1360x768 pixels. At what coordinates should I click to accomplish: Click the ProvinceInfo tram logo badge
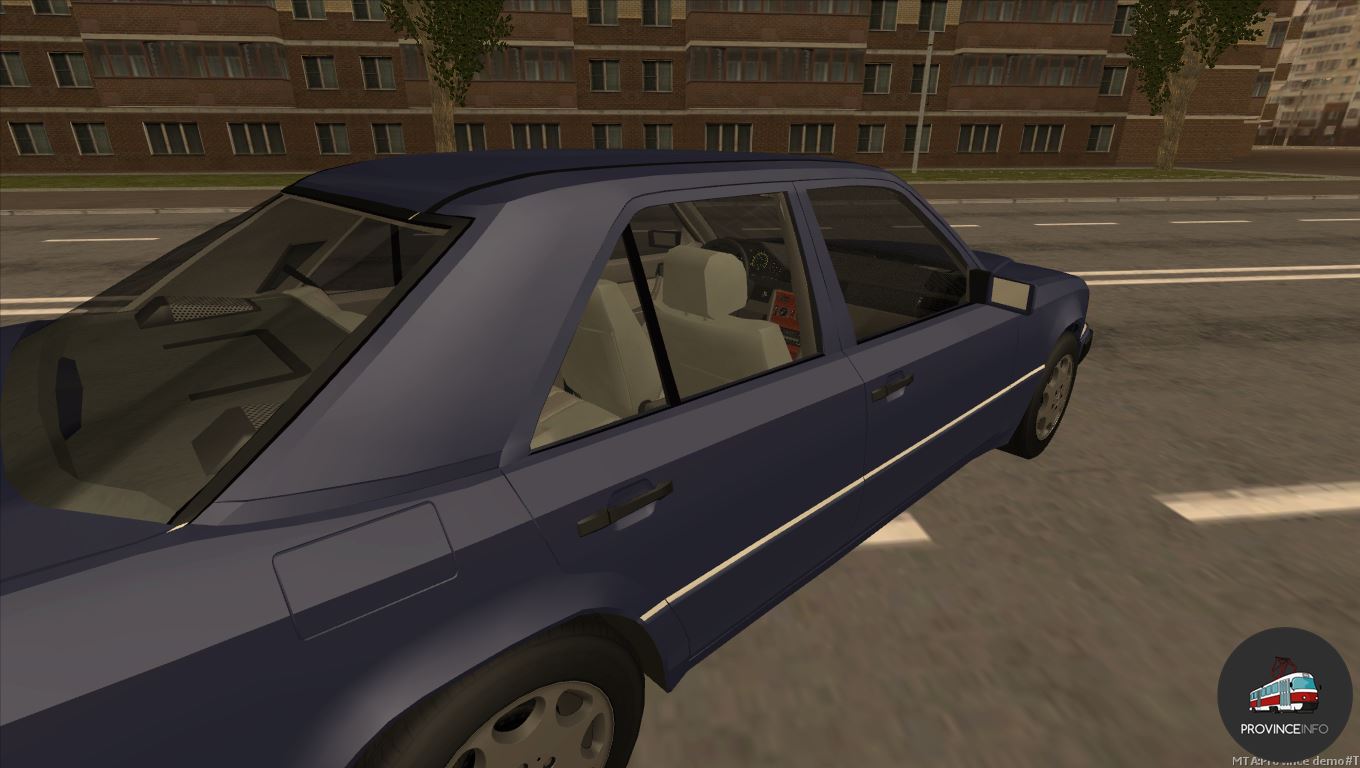pyautogui.click(x=1284, y=695)
